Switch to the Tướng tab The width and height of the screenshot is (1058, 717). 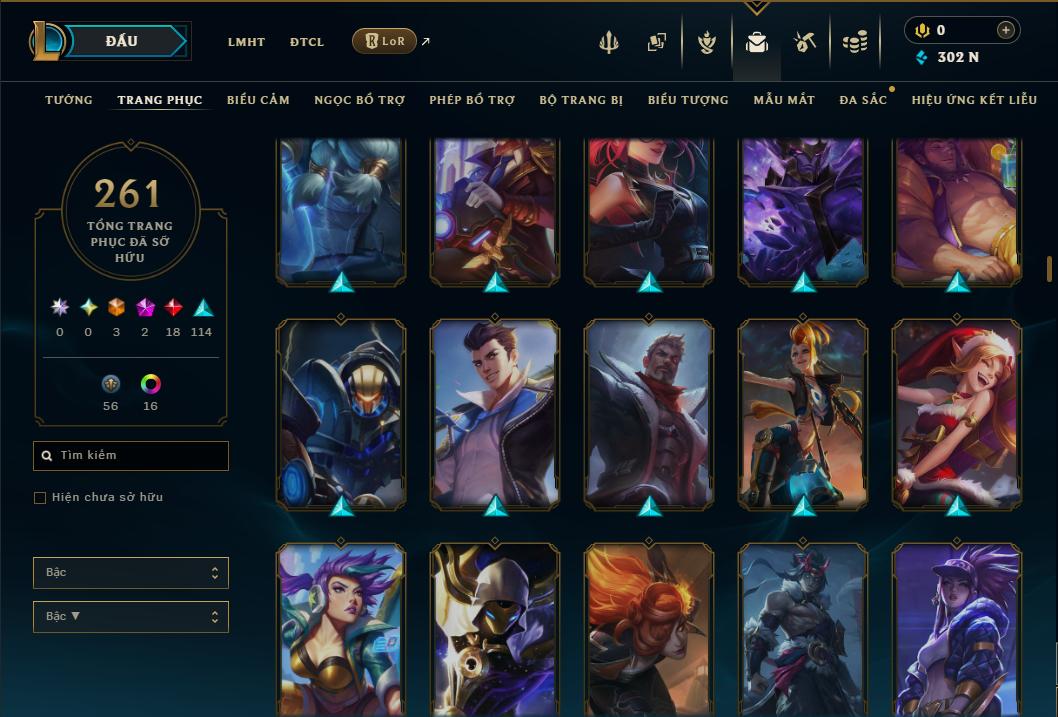tap(69, 100)
